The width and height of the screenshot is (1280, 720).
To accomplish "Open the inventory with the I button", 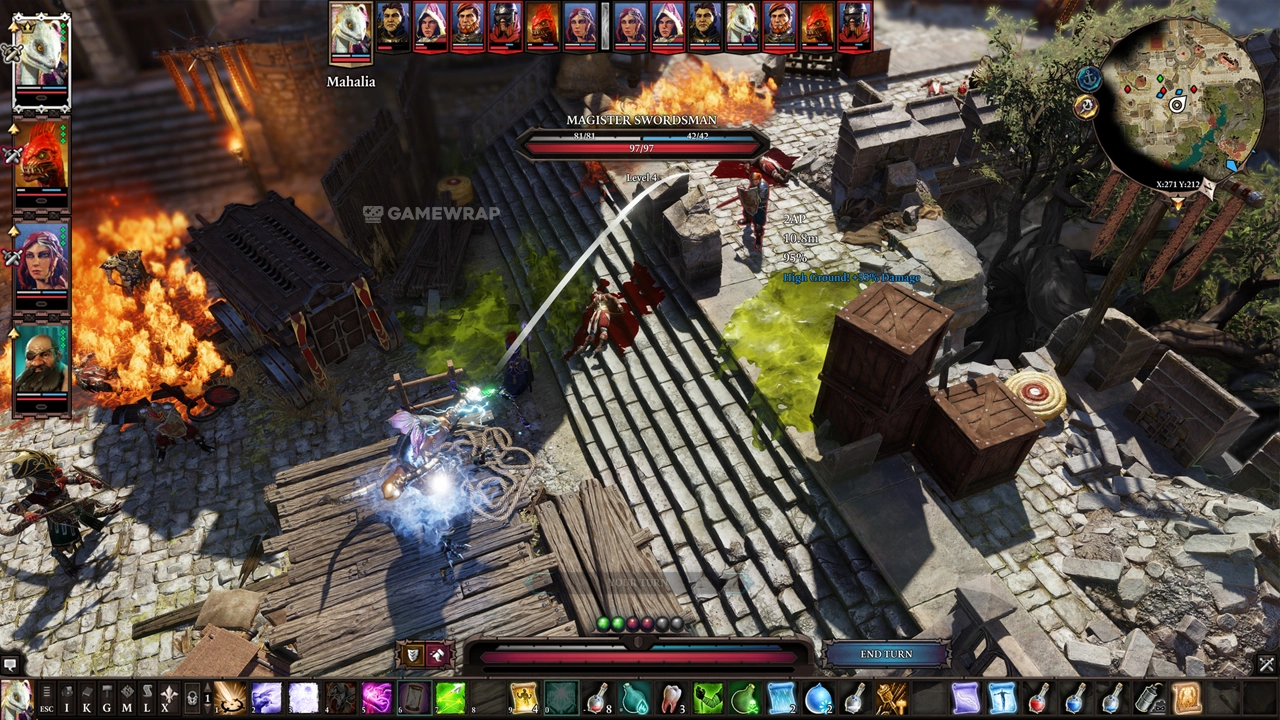I will coord(67,698).
